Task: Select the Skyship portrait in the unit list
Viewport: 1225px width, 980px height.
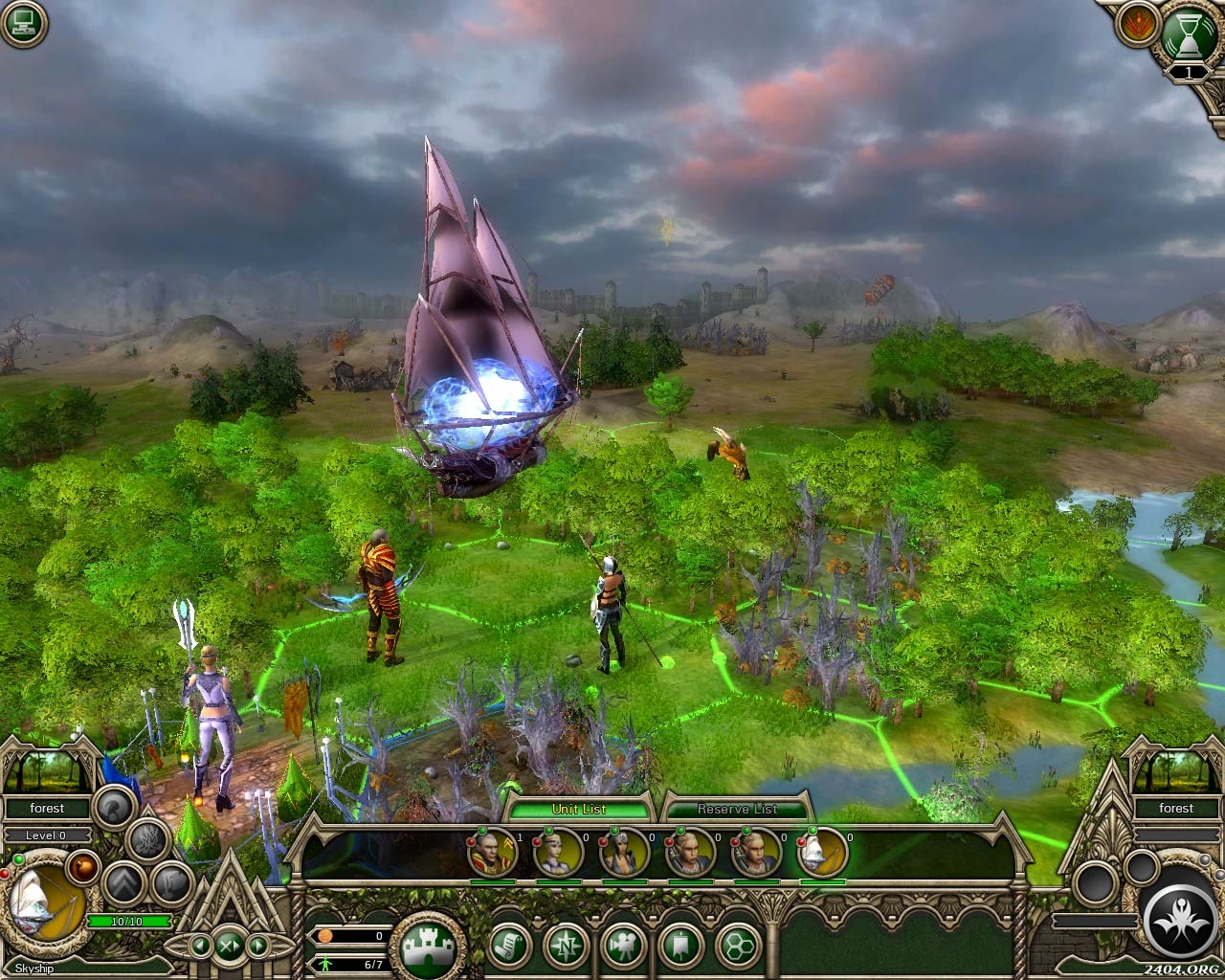Action: [823, 853]
